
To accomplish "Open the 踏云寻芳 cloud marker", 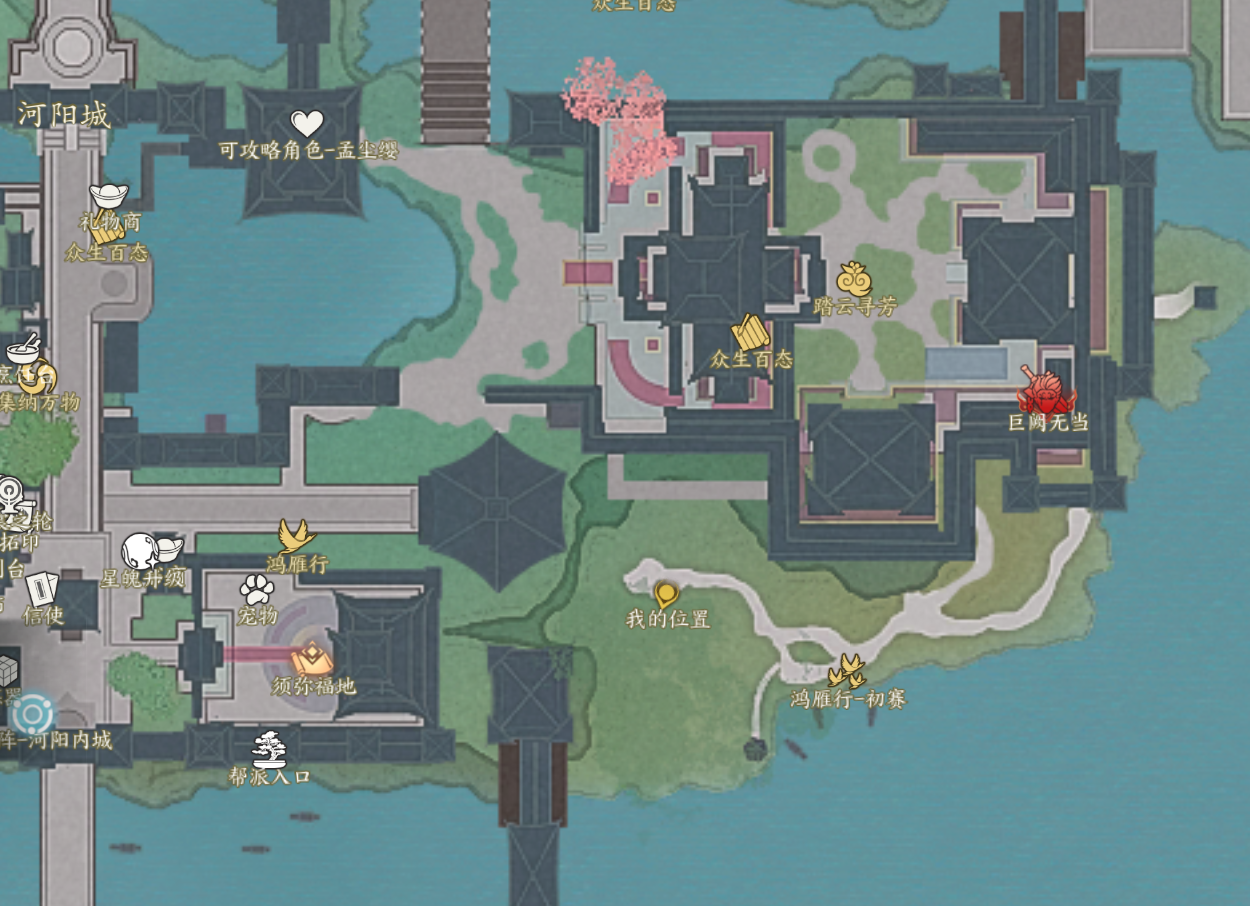I will tap(854, 280).
